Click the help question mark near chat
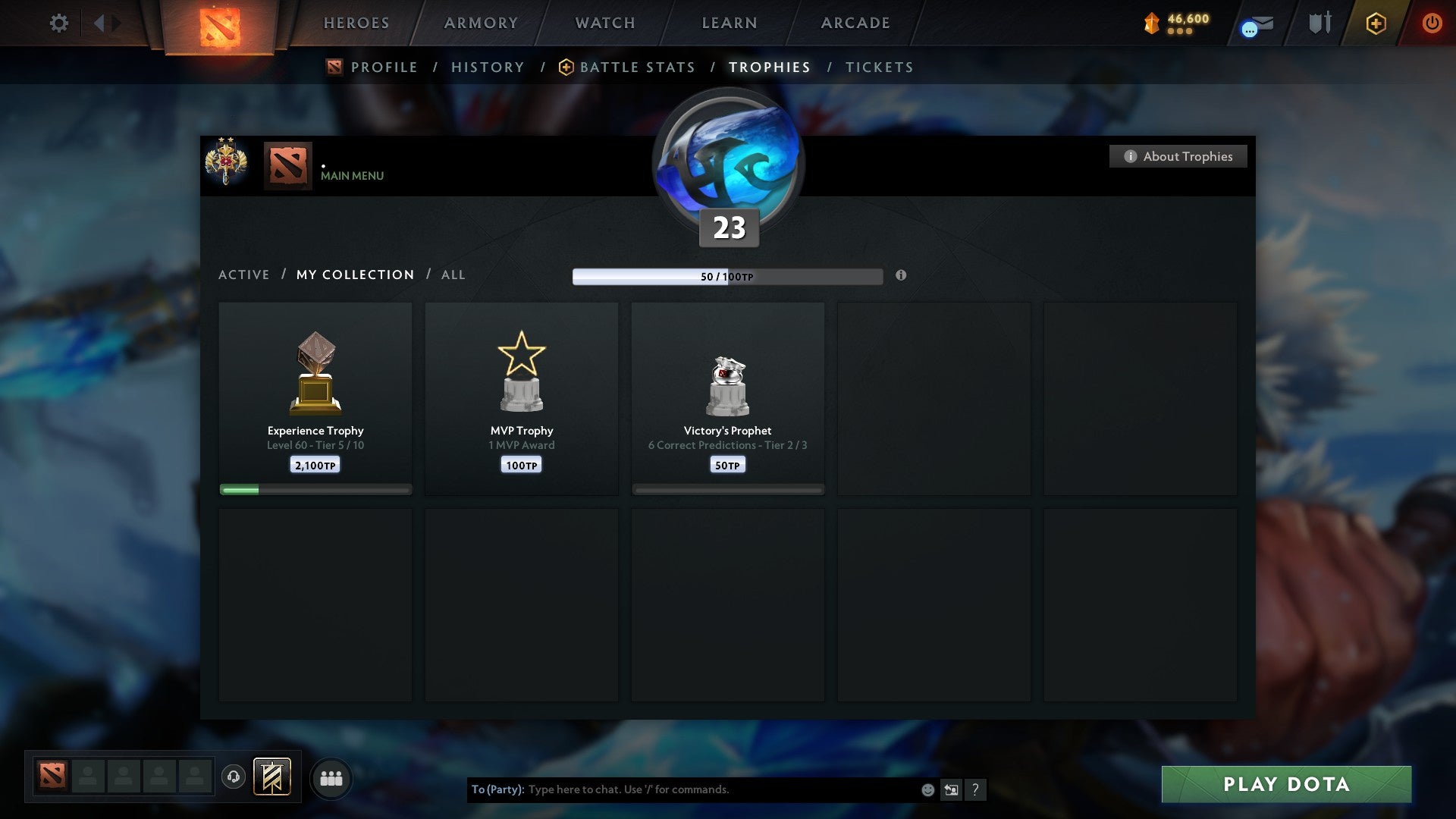1456x819 pixels. click(976, 789)
